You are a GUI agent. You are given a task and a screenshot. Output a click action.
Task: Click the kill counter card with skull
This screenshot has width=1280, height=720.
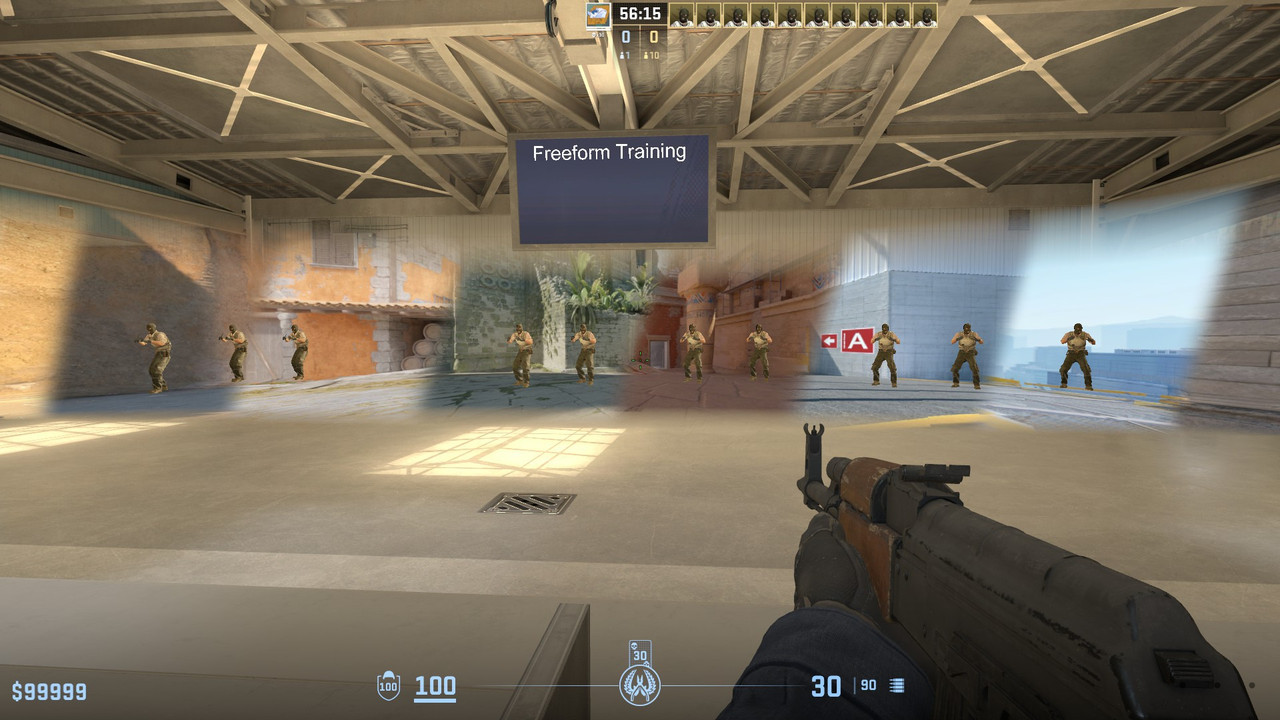(x=639, y=652)
